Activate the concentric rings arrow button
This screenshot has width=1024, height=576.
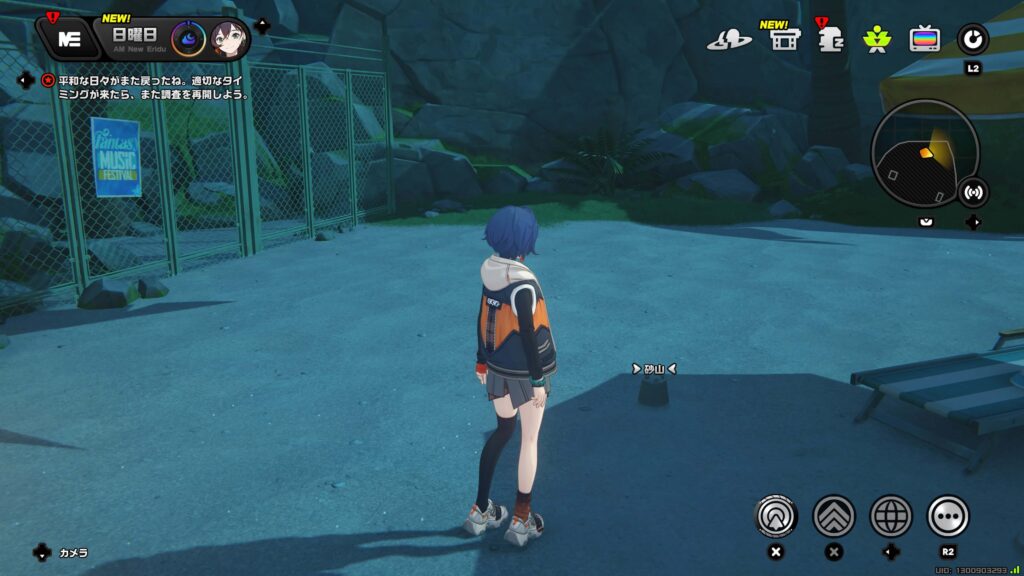pos(776,516)
